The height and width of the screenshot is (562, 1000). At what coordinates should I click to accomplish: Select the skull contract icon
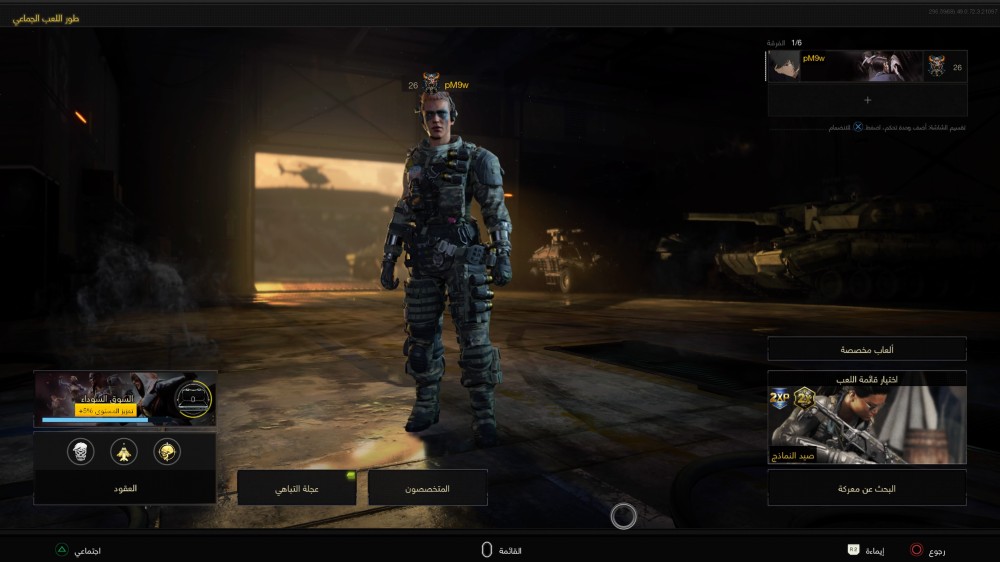tap(80, 452)
